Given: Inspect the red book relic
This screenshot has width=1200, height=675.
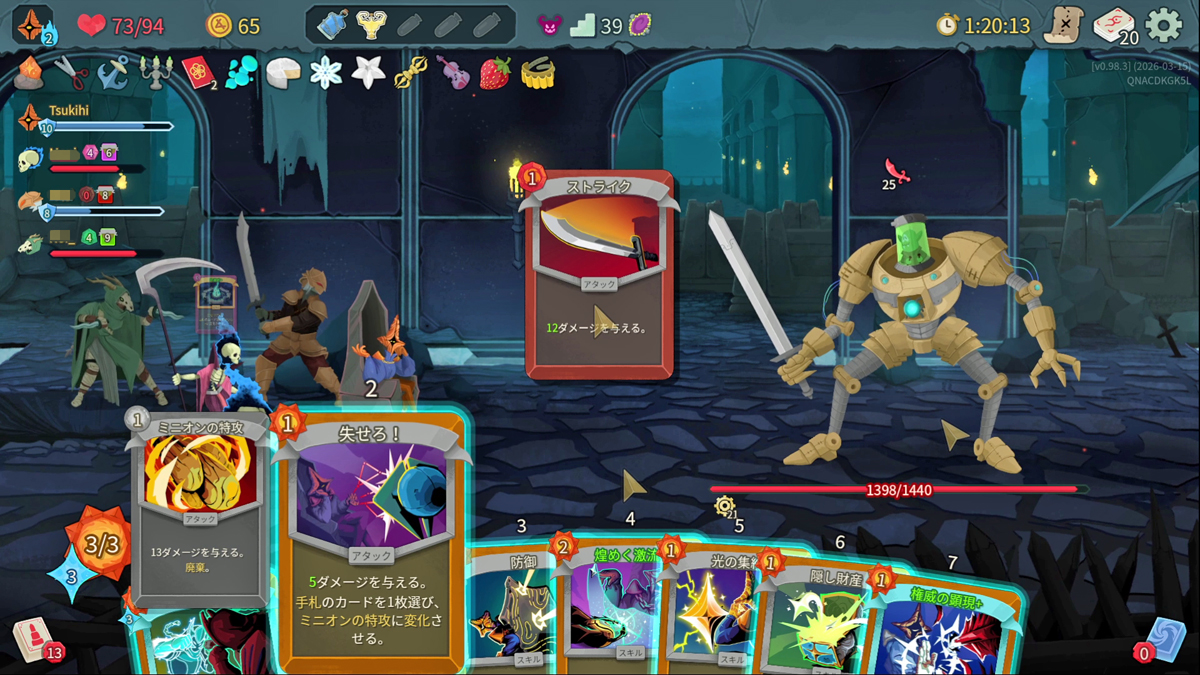Looking at the screenshot, I should click(x=198, y=72).
